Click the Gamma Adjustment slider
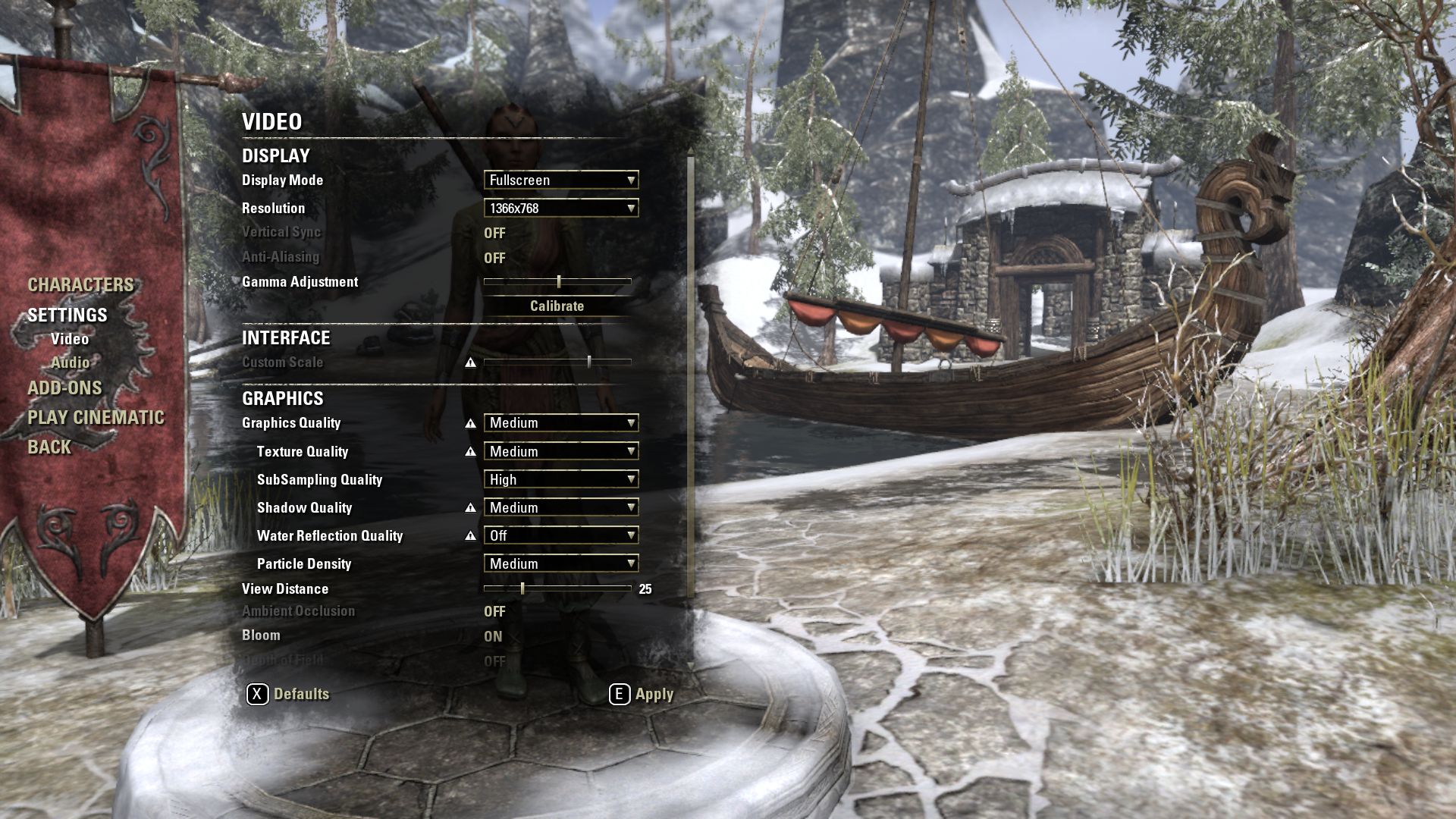The height and width of the screenshot is (819, 1456). pyautogui.click(x=558, y=281)
